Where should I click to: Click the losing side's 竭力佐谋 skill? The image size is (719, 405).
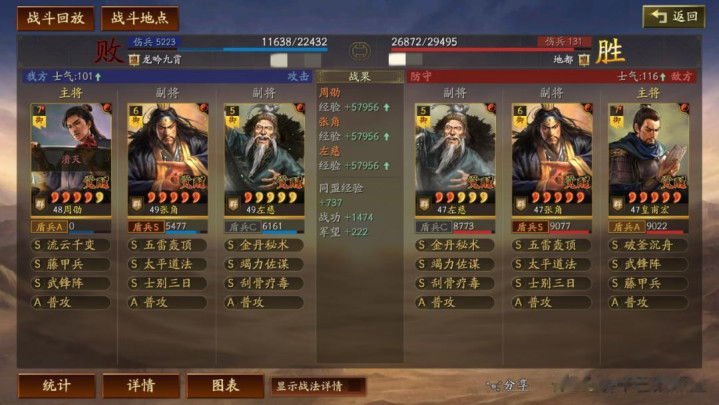click(x=264, y=264)
